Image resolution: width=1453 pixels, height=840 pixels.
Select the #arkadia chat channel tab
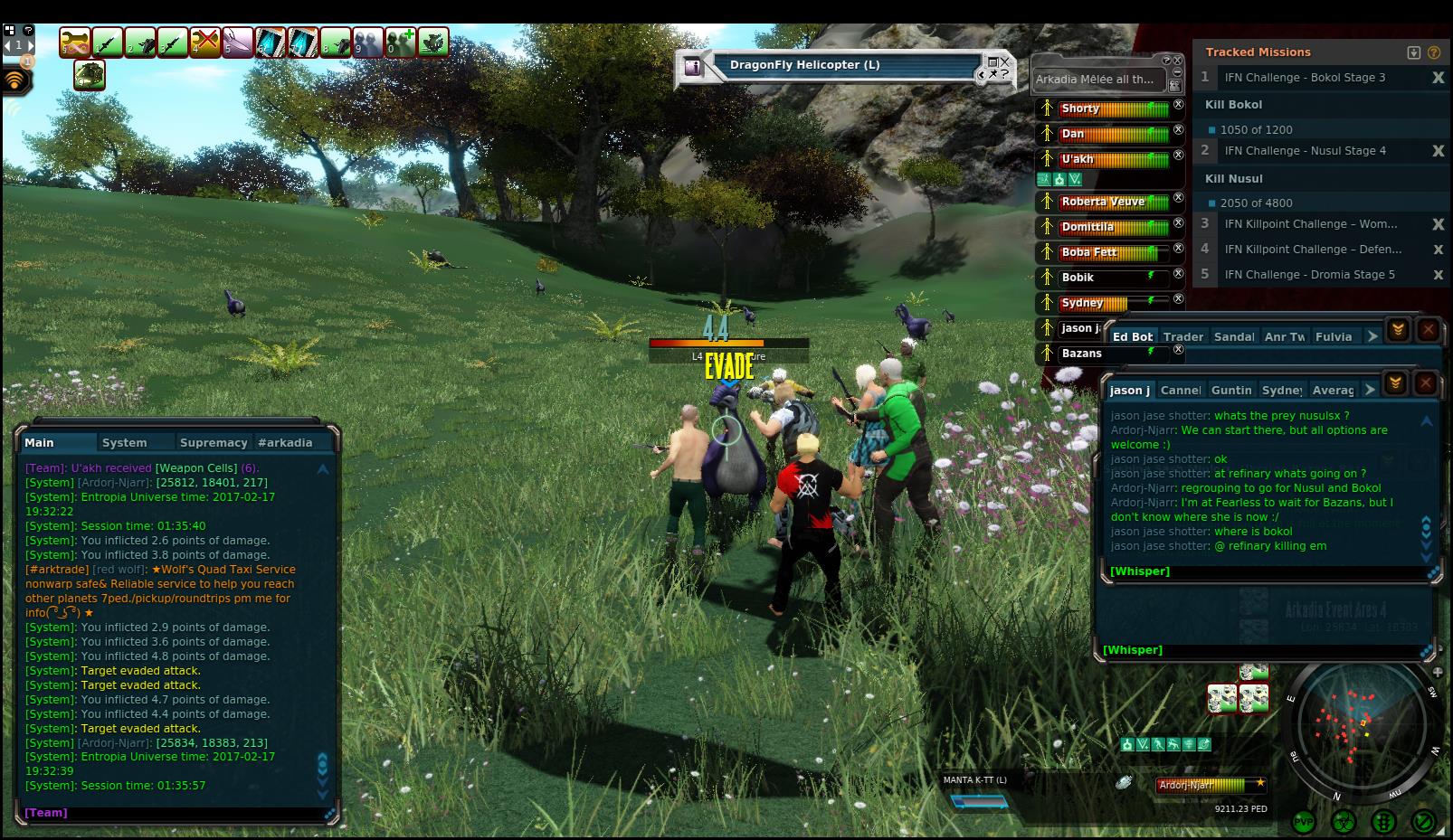tap(285, 443)
